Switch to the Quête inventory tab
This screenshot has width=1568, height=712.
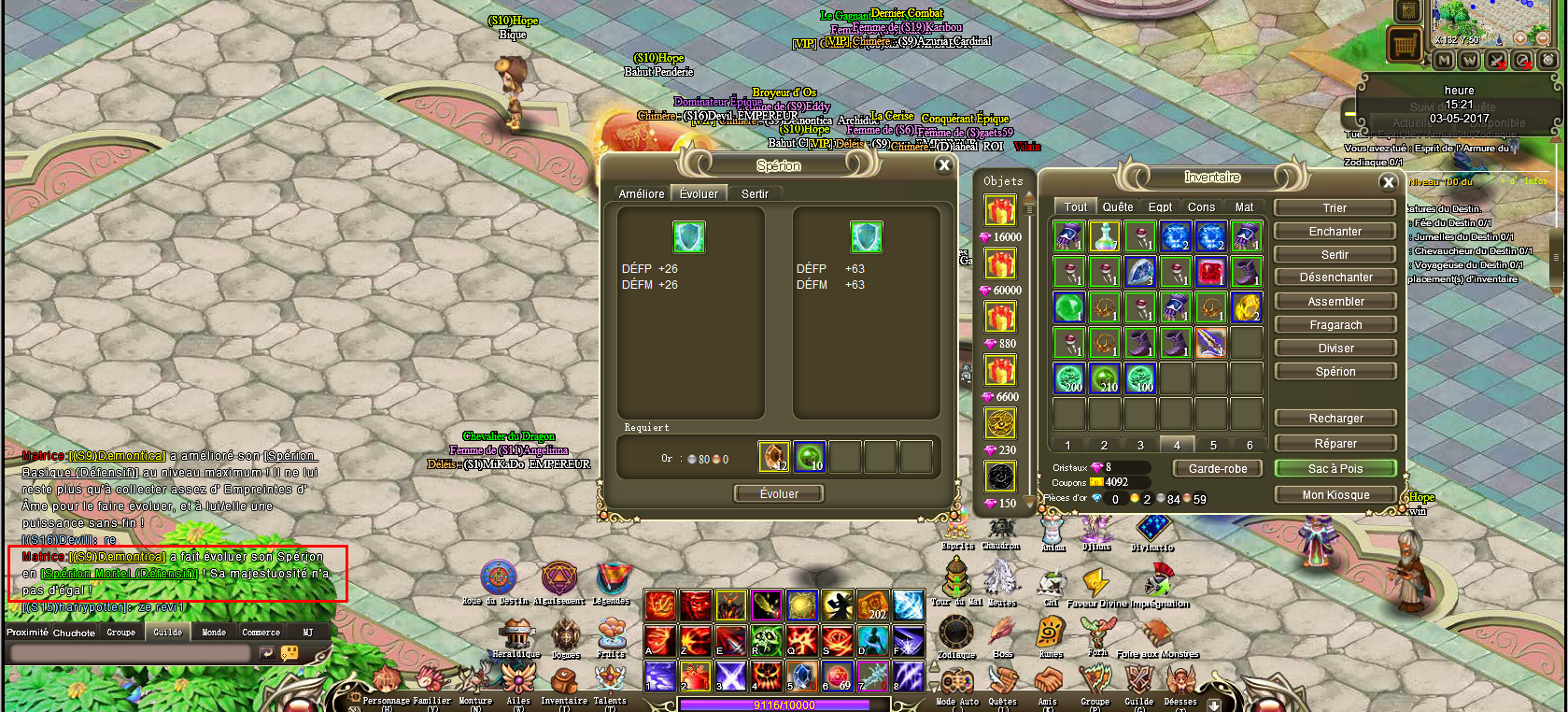click(x=1117, y=206)
